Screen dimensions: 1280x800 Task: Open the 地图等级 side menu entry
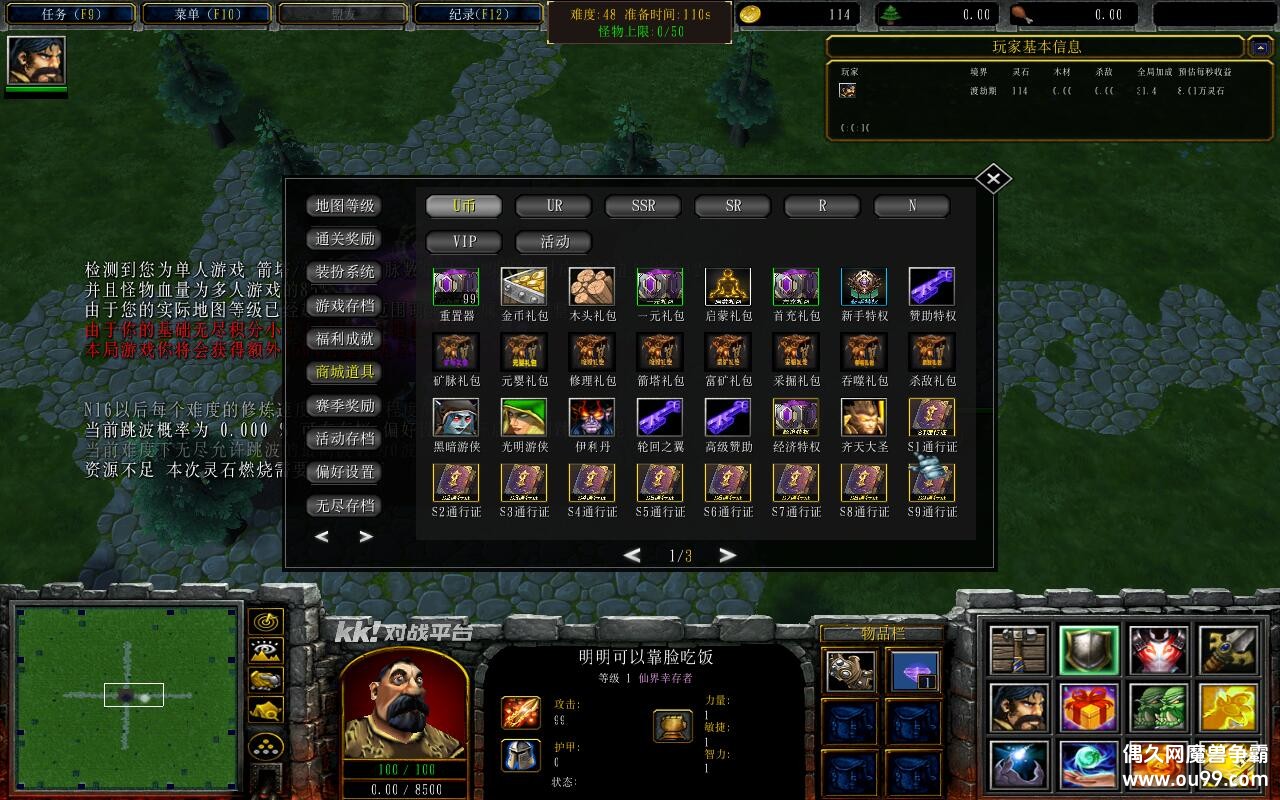point(344,206)
